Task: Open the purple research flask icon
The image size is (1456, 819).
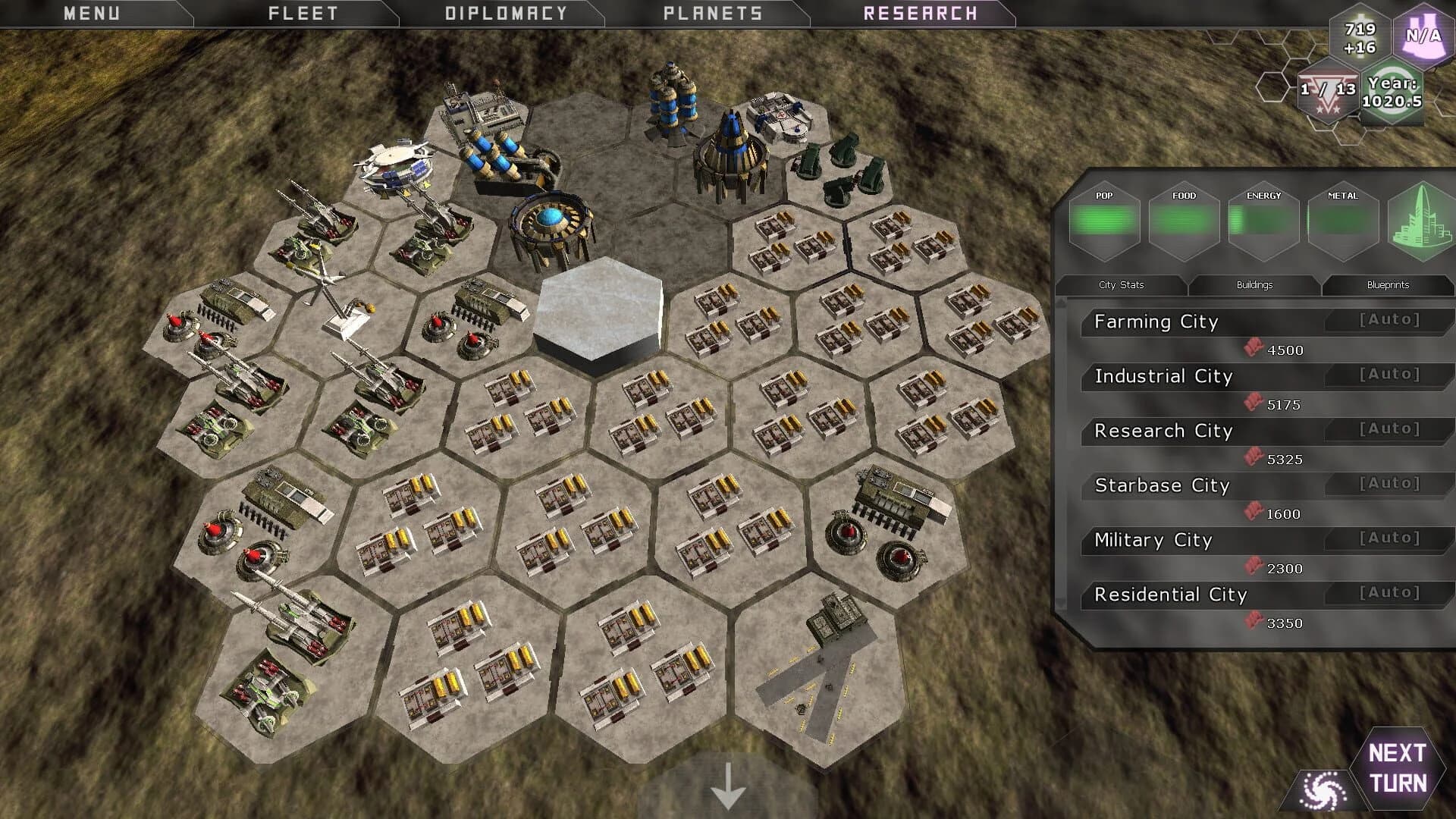Action: coord(1423,35)
